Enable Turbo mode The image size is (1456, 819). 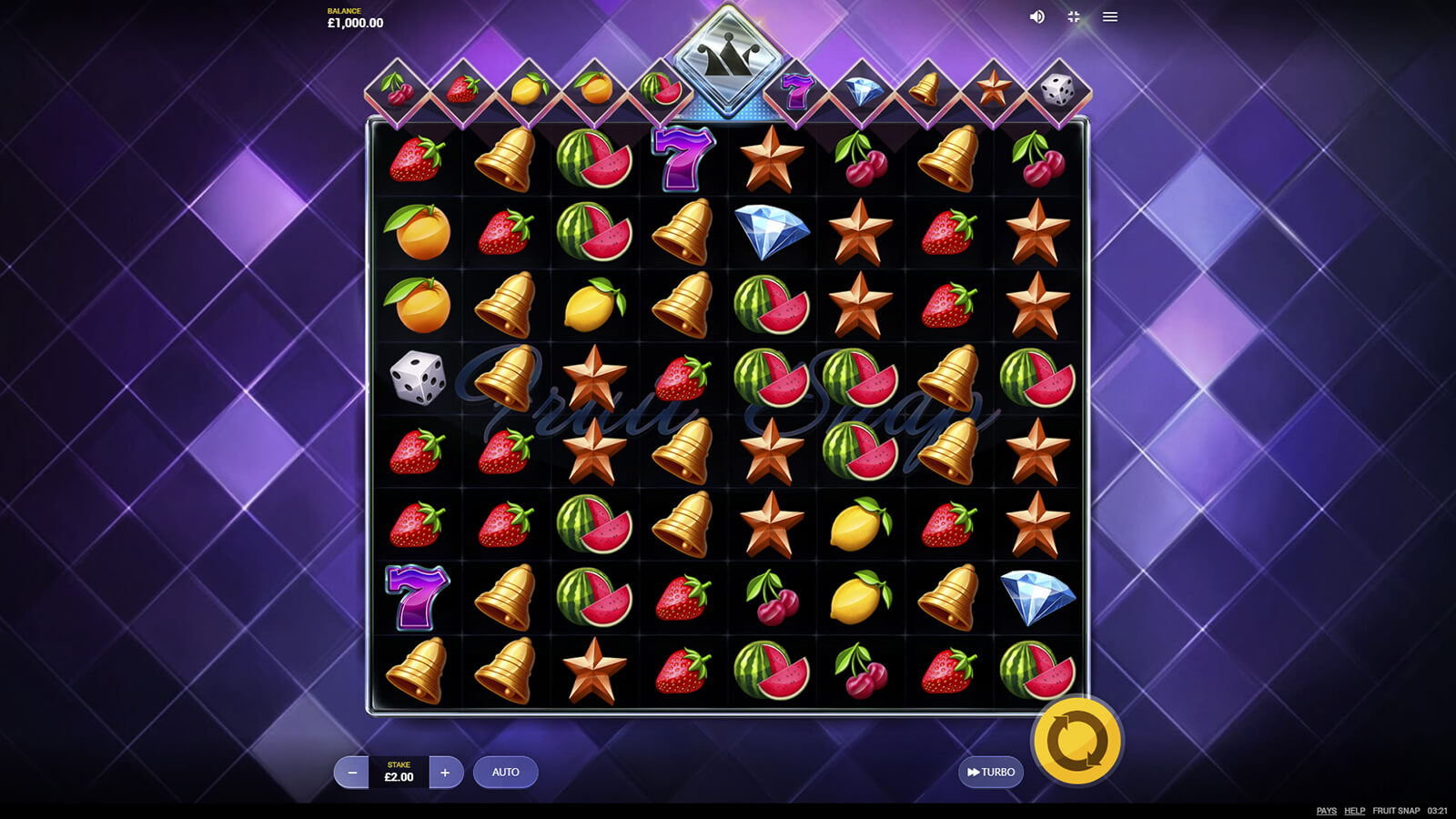pyautogui.click(x=991, y=773)
